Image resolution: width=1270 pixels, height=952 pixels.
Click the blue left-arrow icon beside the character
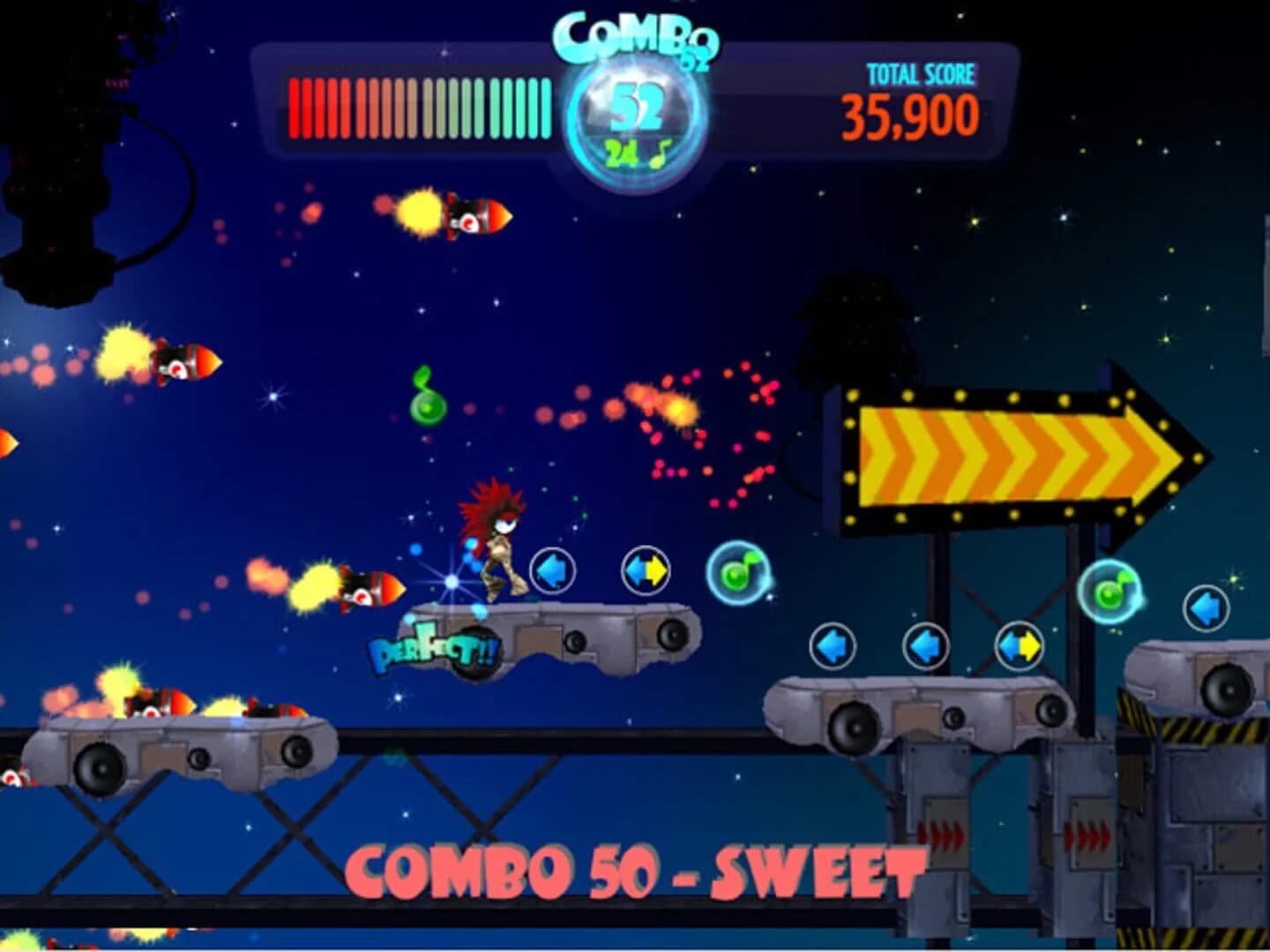pyautogui.click(x=552, y=570)
